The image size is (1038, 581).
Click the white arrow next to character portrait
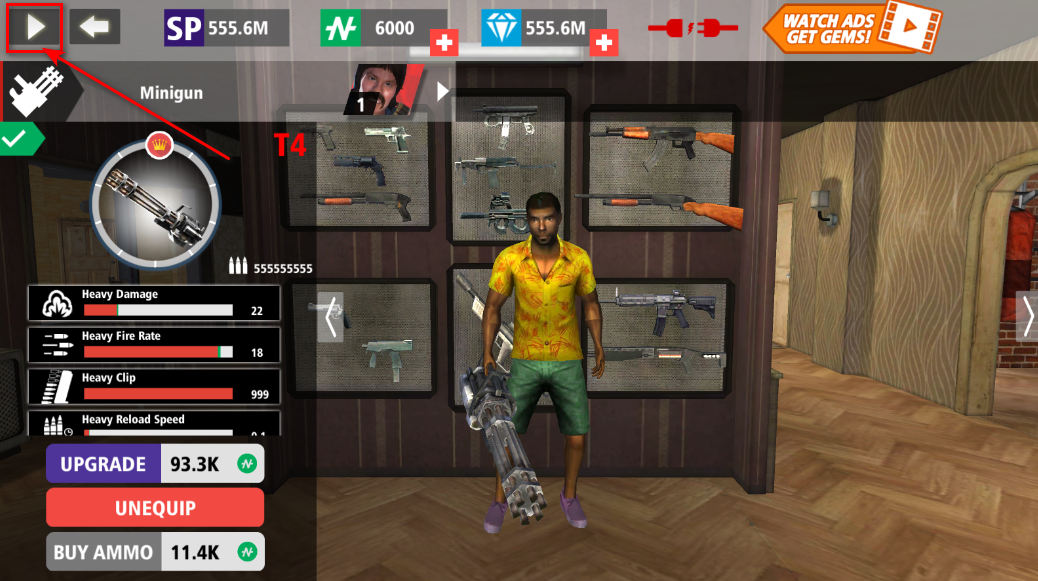point(443,92)
